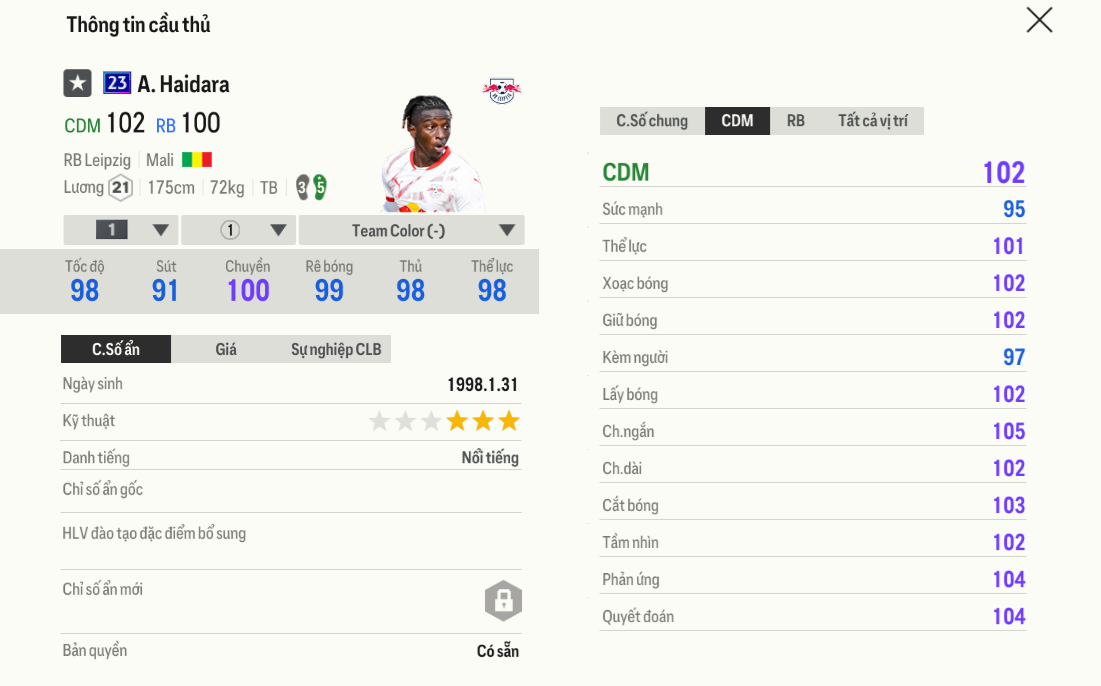Select the CDM position tab

tap(737, 121)
